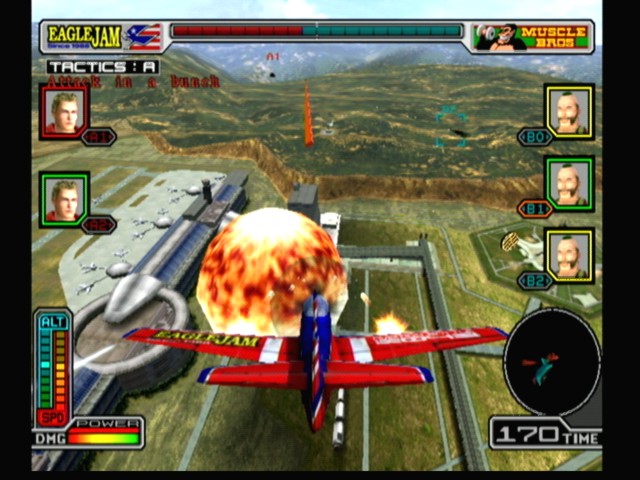Select enemy pilot B2 portrait
The image size is (640, 480).
tap(569, 254)
